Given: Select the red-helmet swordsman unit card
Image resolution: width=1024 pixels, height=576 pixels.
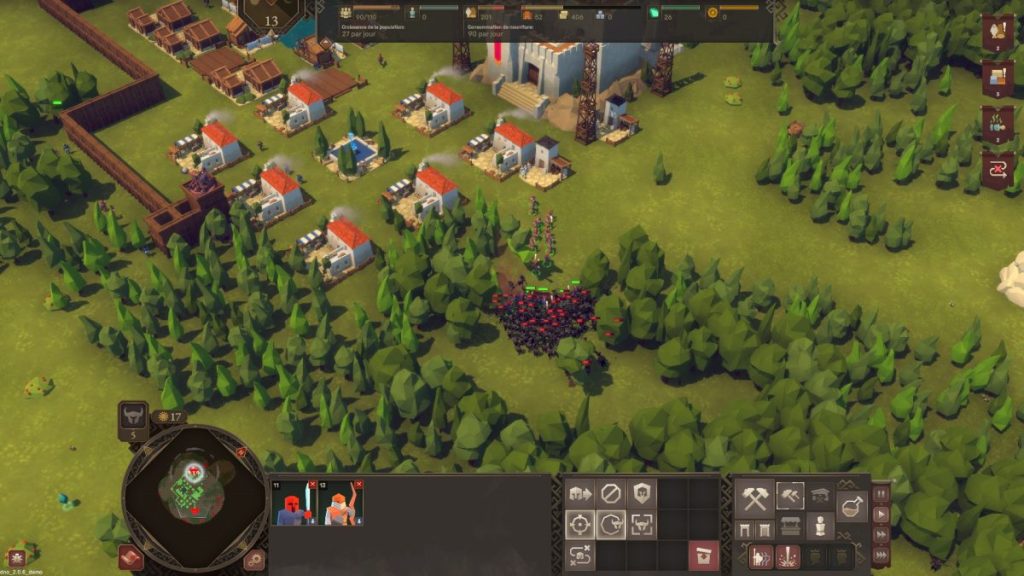Looking at the screenshot, I should point(294,503).
